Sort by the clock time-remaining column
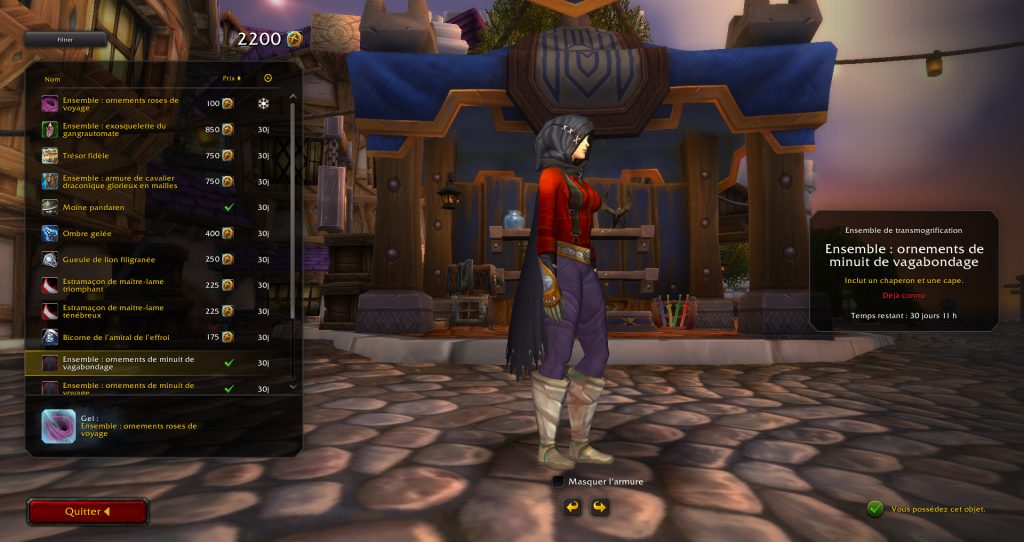Screen dimensions: 1024x542 click(x=267, y=78)
